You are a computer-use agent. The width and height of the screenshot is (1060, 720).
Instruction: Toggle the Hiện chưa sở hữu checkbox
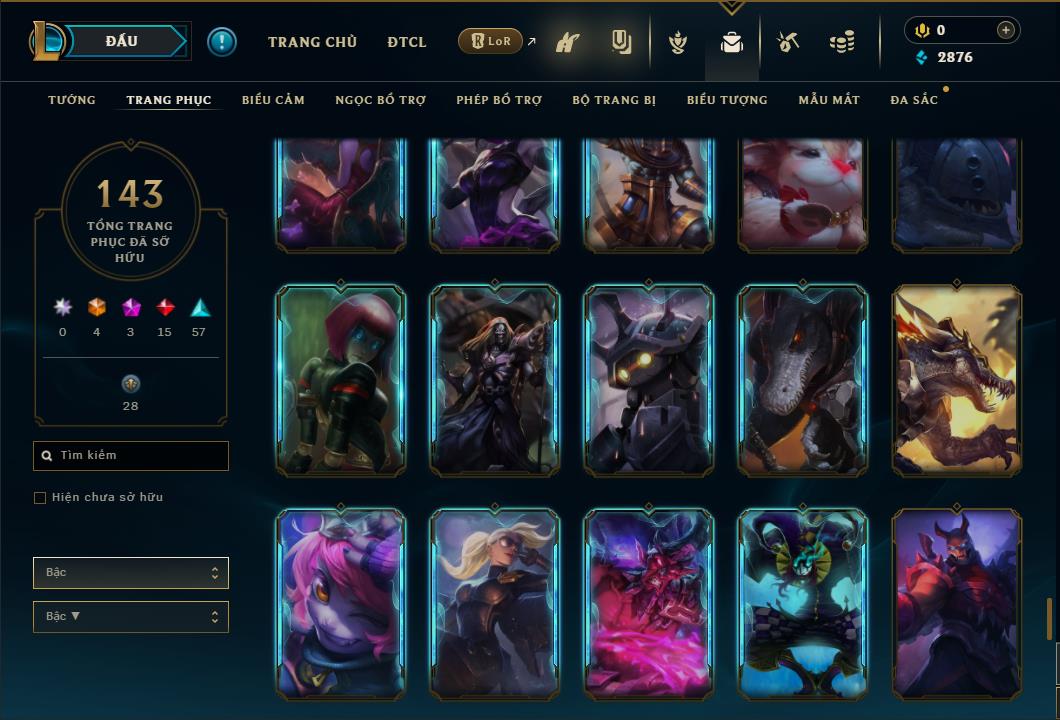tap(40, 498)
